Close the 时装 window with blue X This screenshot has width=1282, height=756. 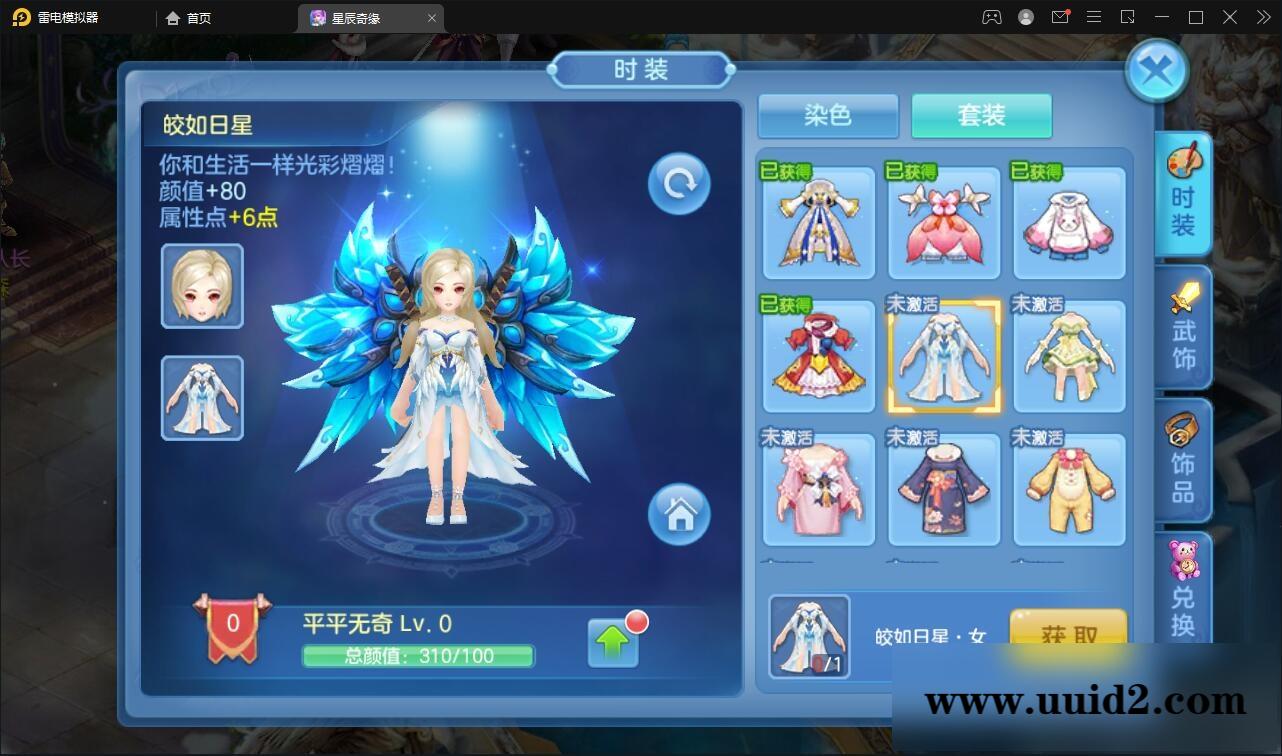pos(1157,70)
